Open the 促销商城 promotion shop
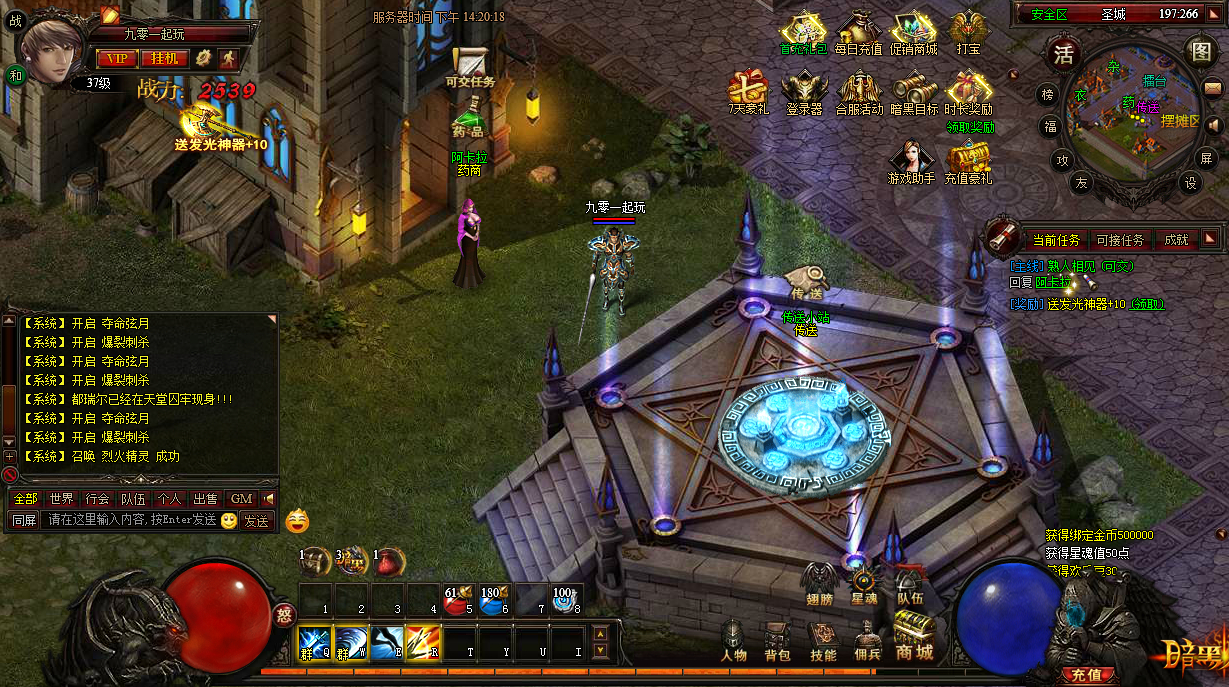The image size is (1229, 687). (x=914, y=32)
